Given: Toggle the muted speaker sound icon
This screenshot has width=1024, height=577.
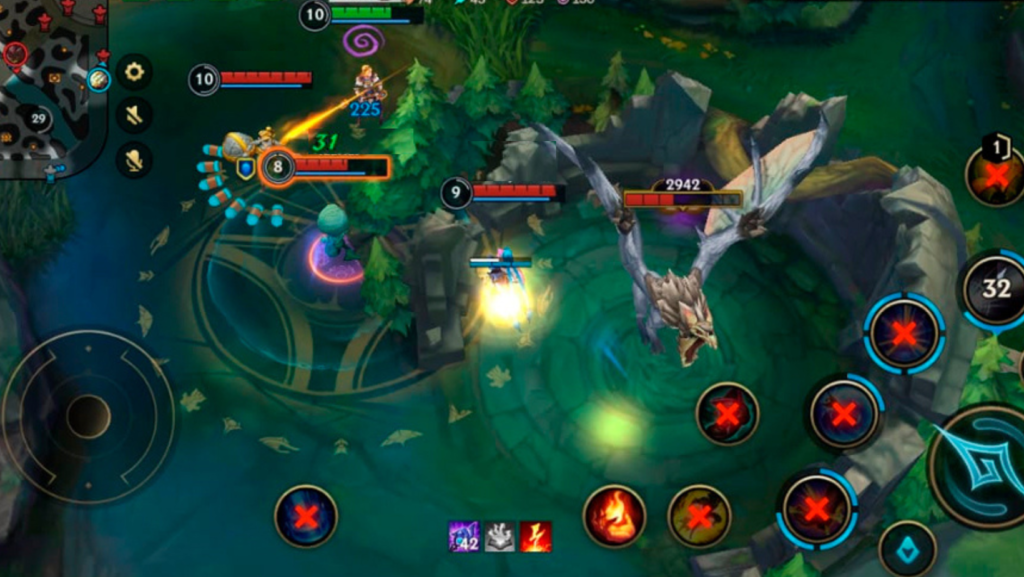Looking at the screenshot, I should coord(134,115).
